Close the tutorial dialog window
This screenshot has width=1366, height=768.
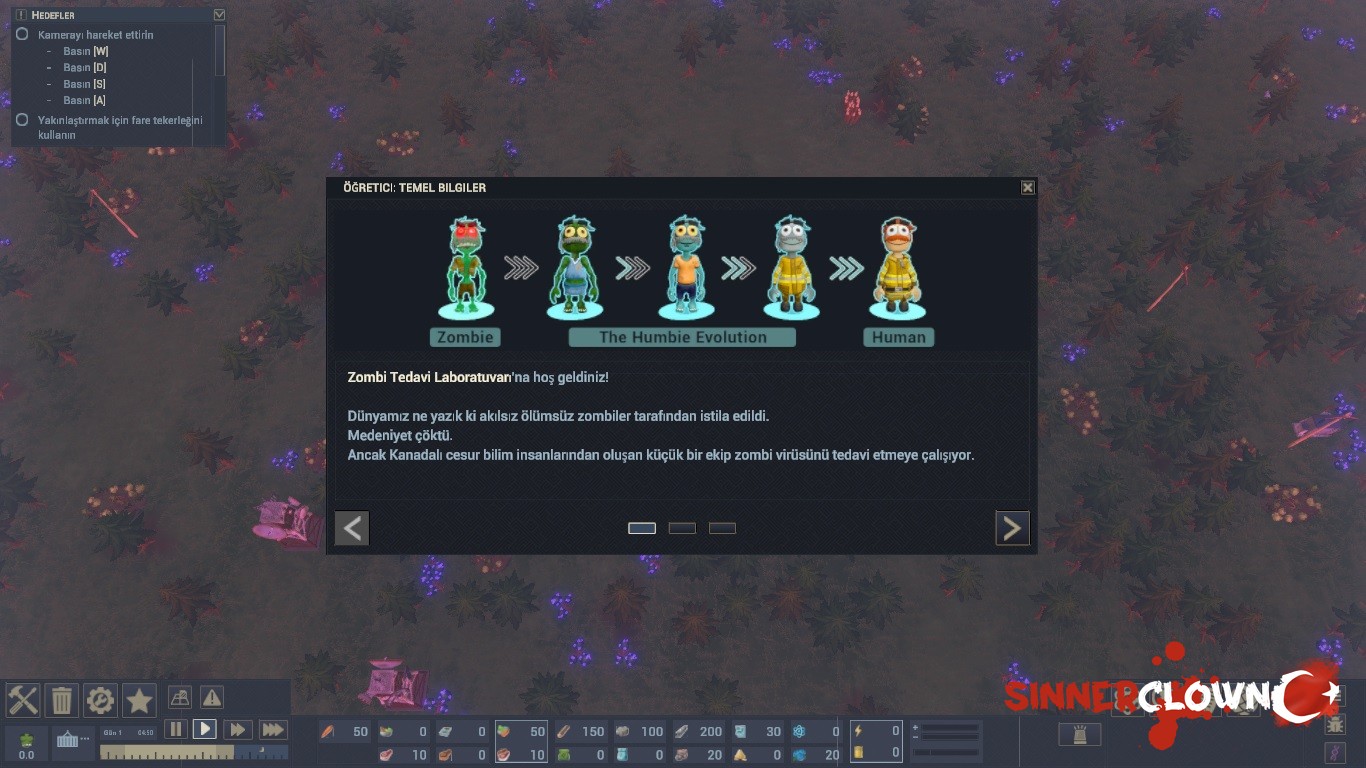tap(1027, 188)
